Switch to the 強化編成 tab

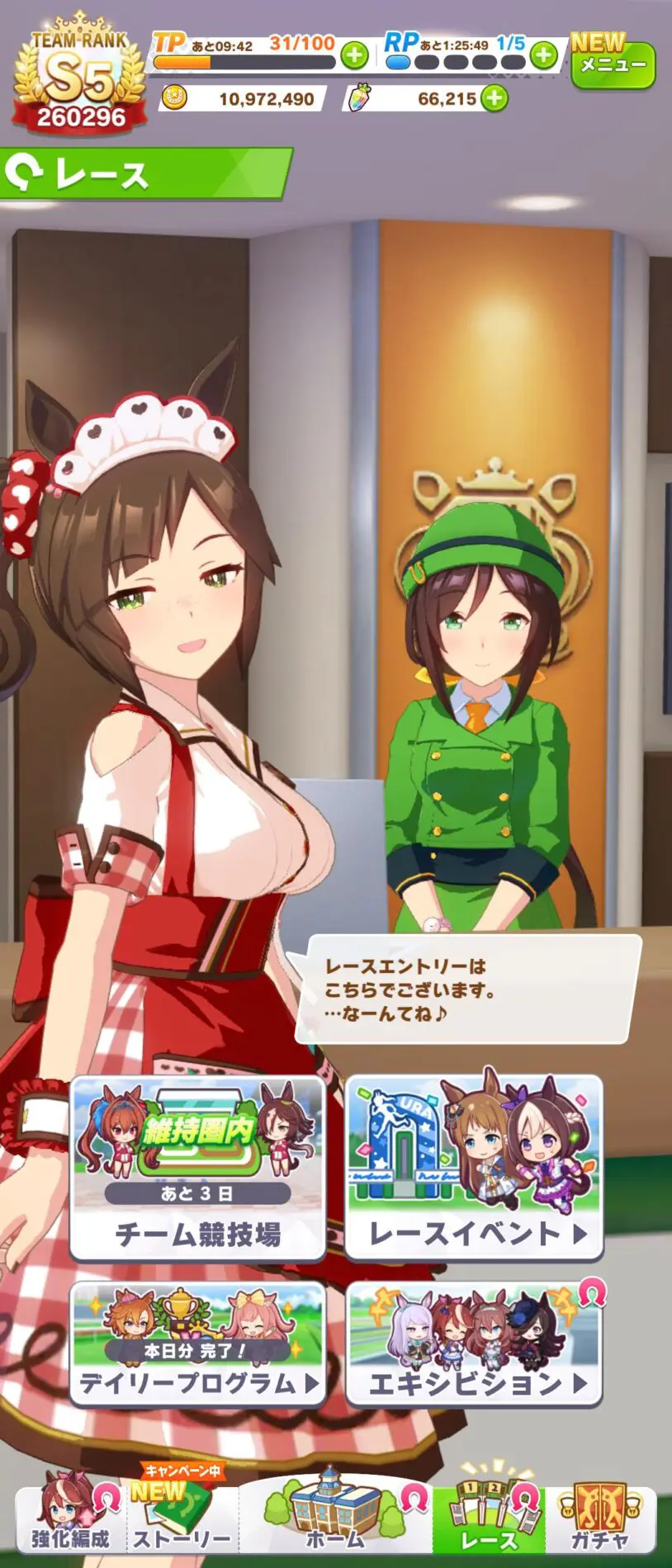click(x=71, y=1520)
